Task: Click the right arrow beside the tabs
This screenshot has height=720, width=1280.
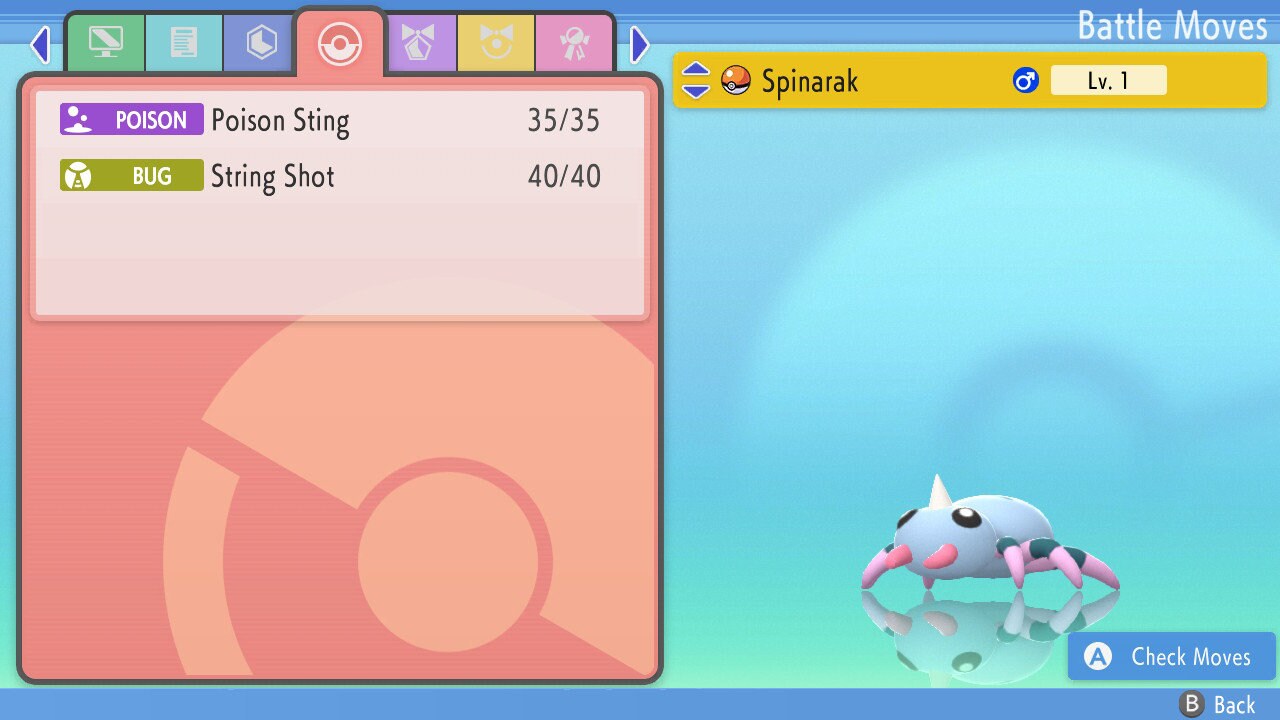Action: coord(640,44)
